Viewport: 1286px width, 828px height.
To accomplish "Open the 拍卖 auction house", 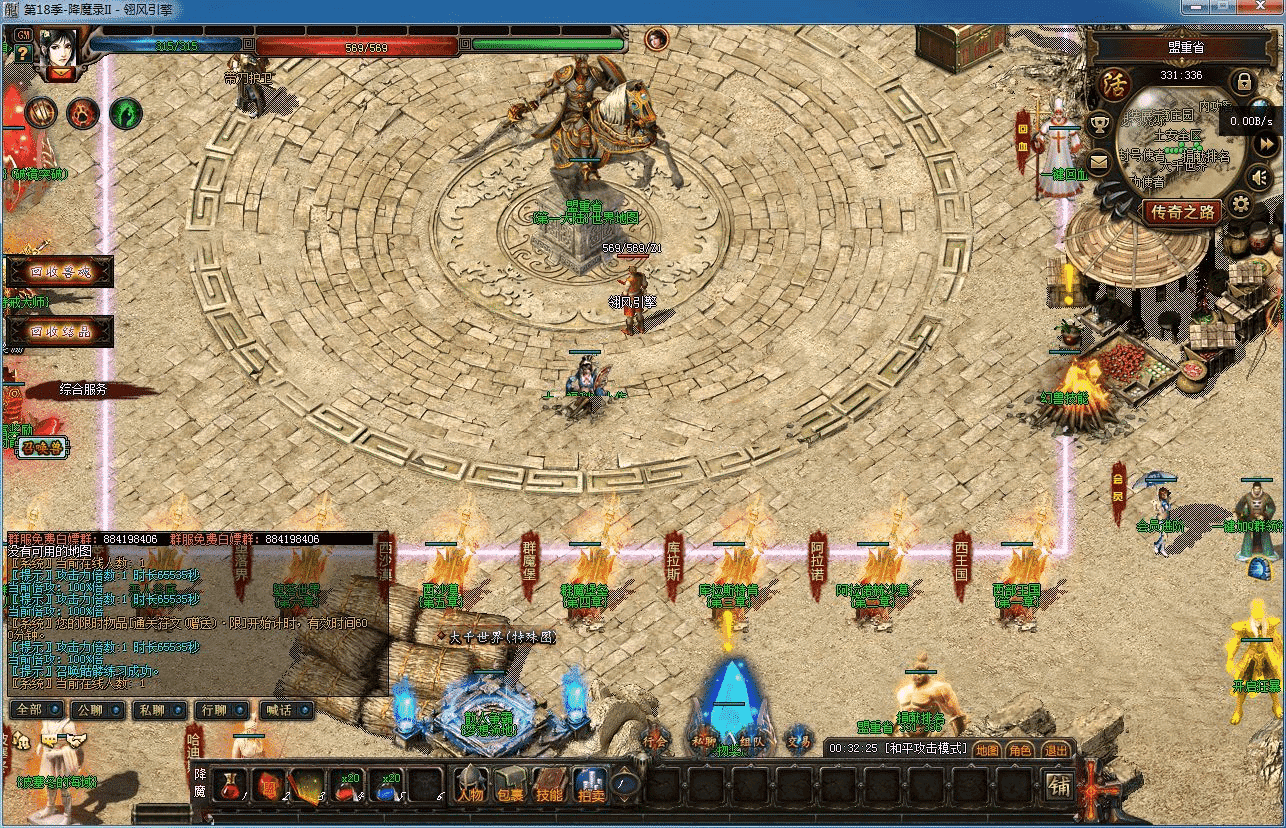I will (x=589, y=785).
